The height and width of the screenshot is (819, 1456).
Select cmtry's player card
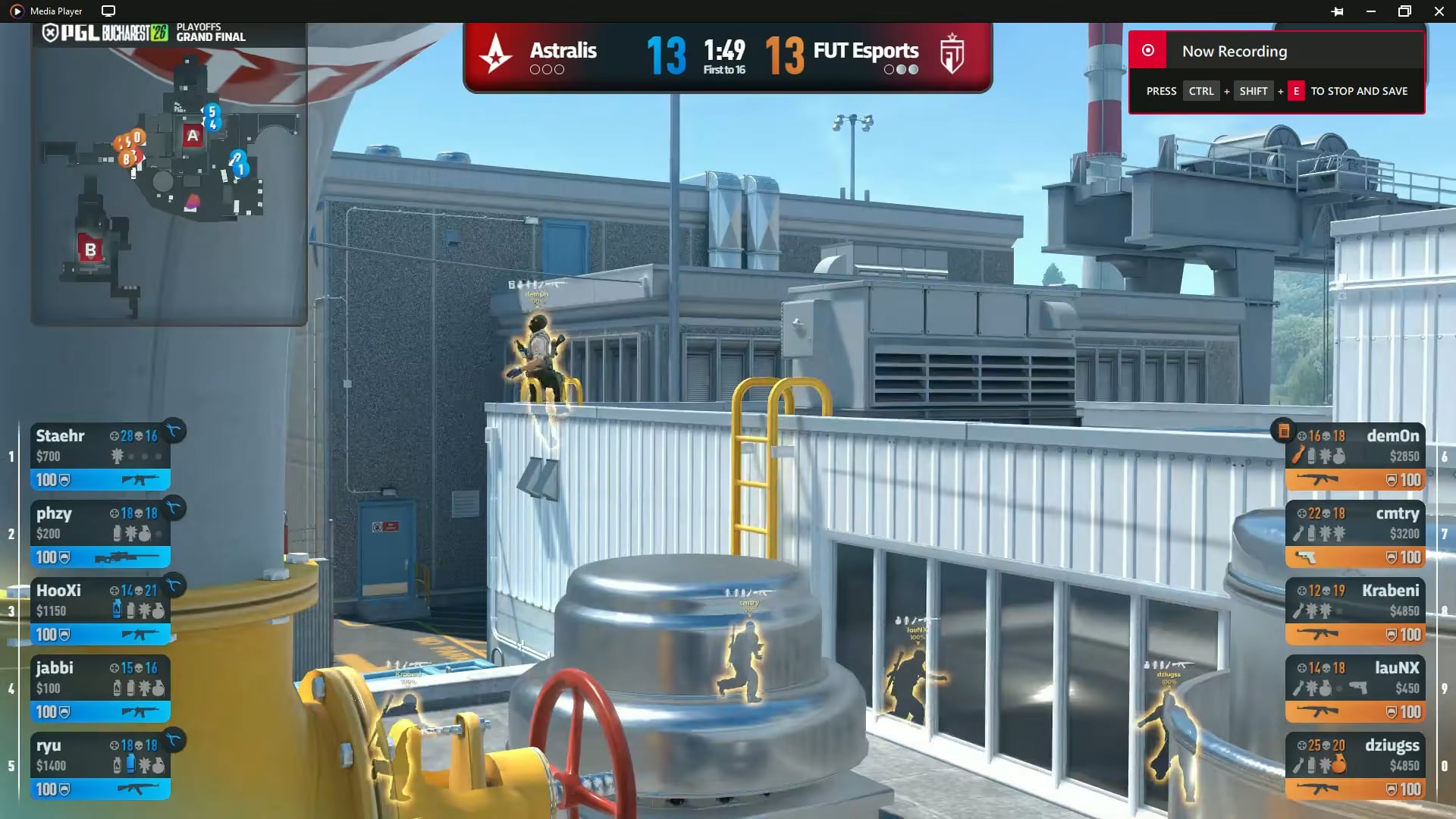[1355, 533]
